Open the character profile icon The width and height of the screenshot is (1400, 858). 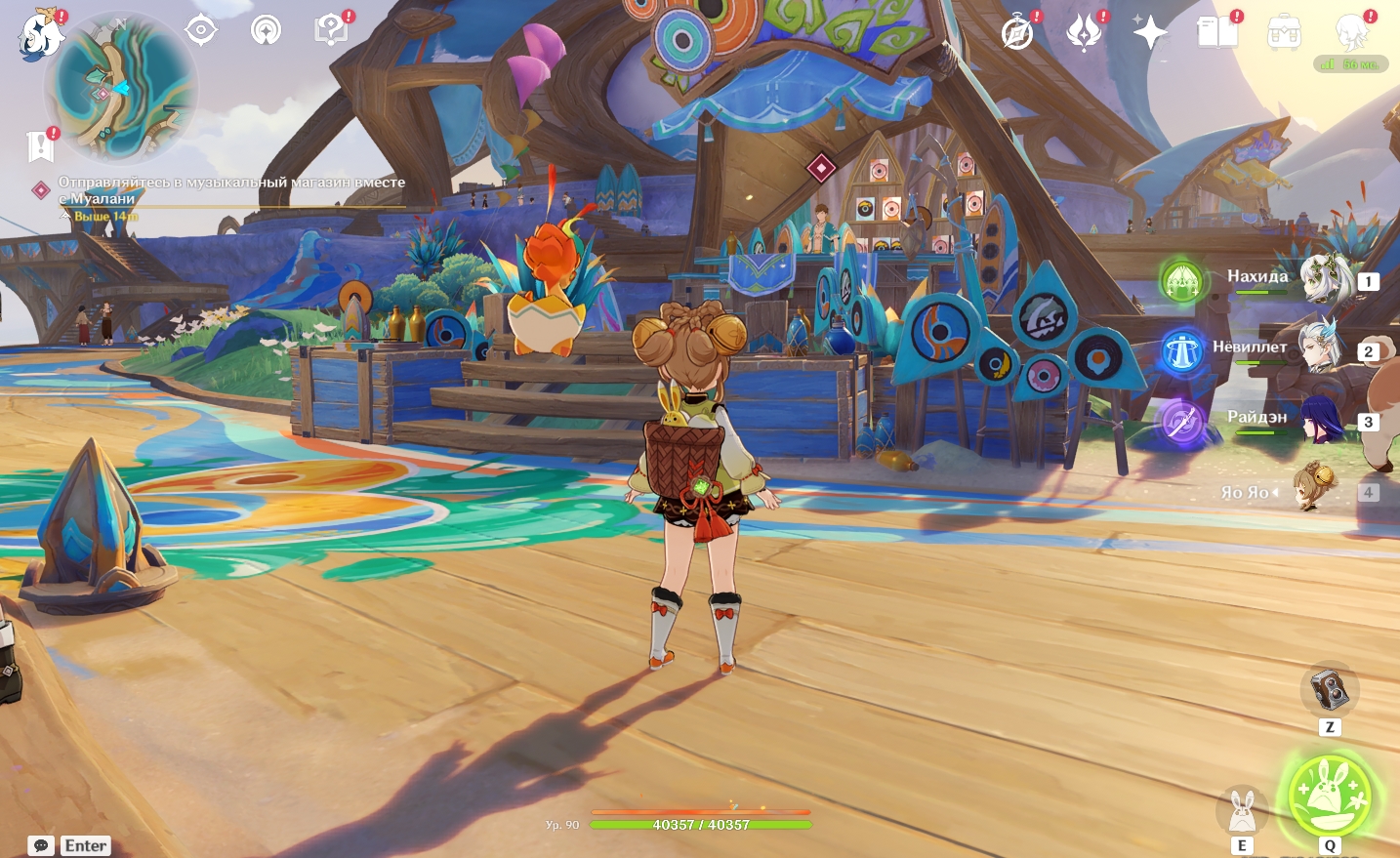pos(1351,32)
